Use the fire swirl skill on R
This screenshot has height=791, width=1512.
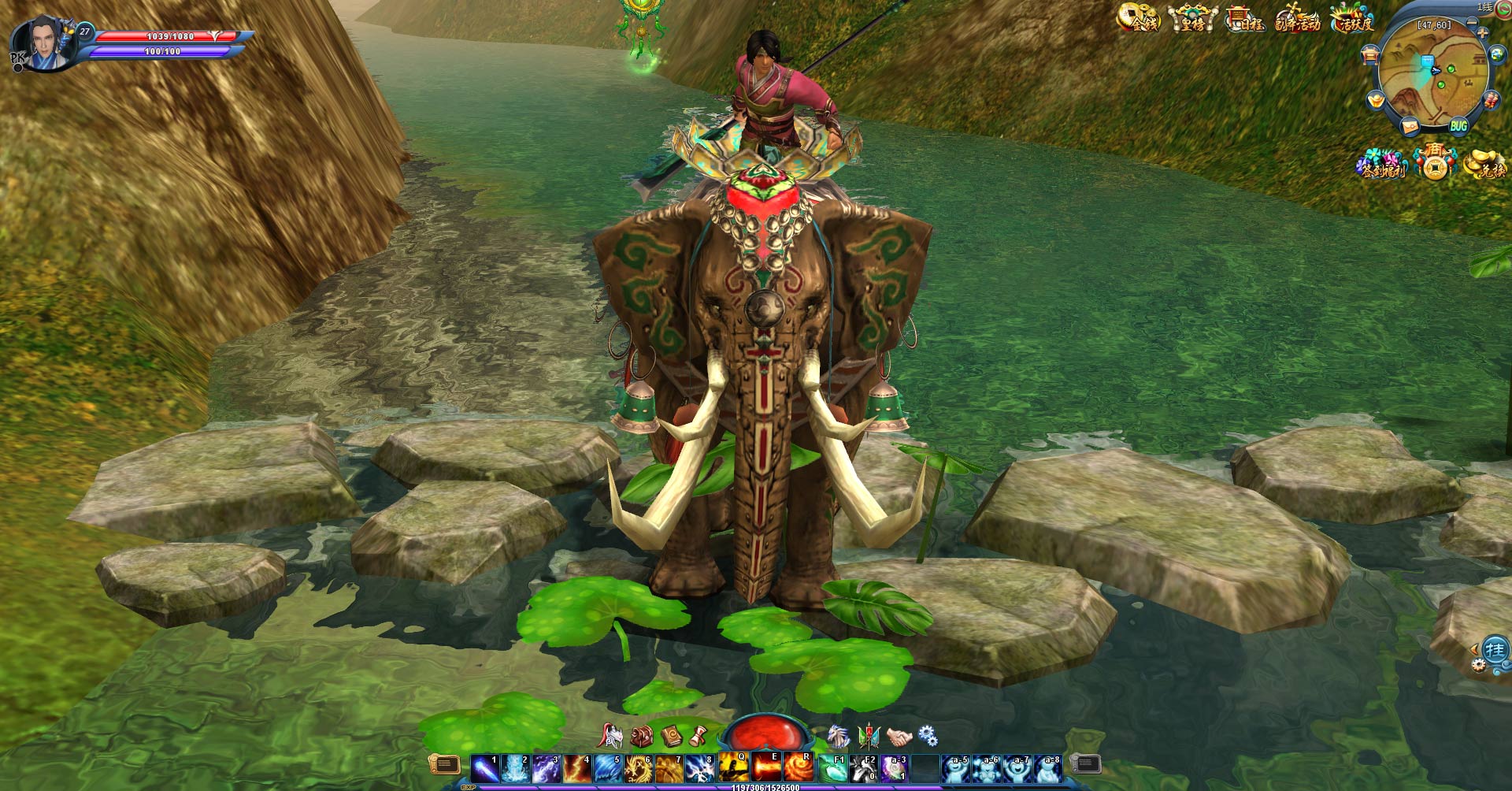point(798,768)
